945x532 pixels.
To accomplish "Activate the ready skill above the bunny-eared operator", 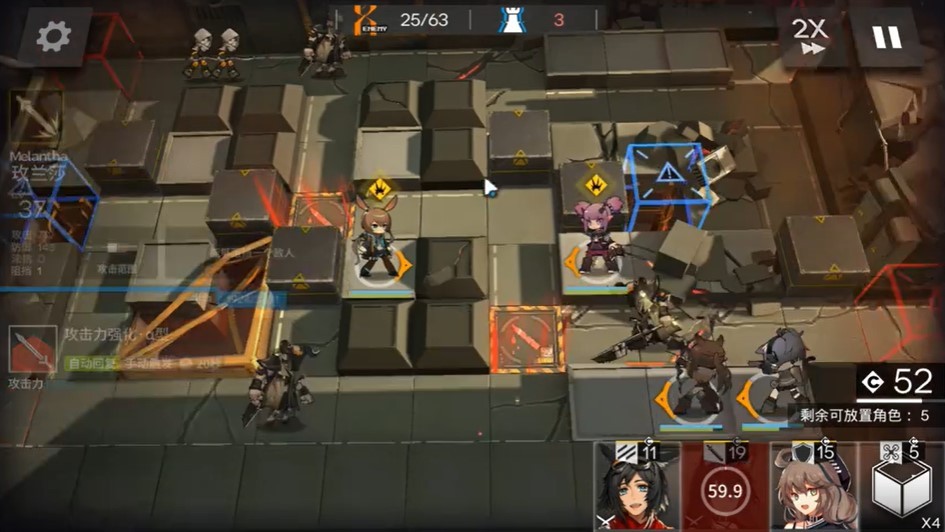I will click(x=379, y=187).
